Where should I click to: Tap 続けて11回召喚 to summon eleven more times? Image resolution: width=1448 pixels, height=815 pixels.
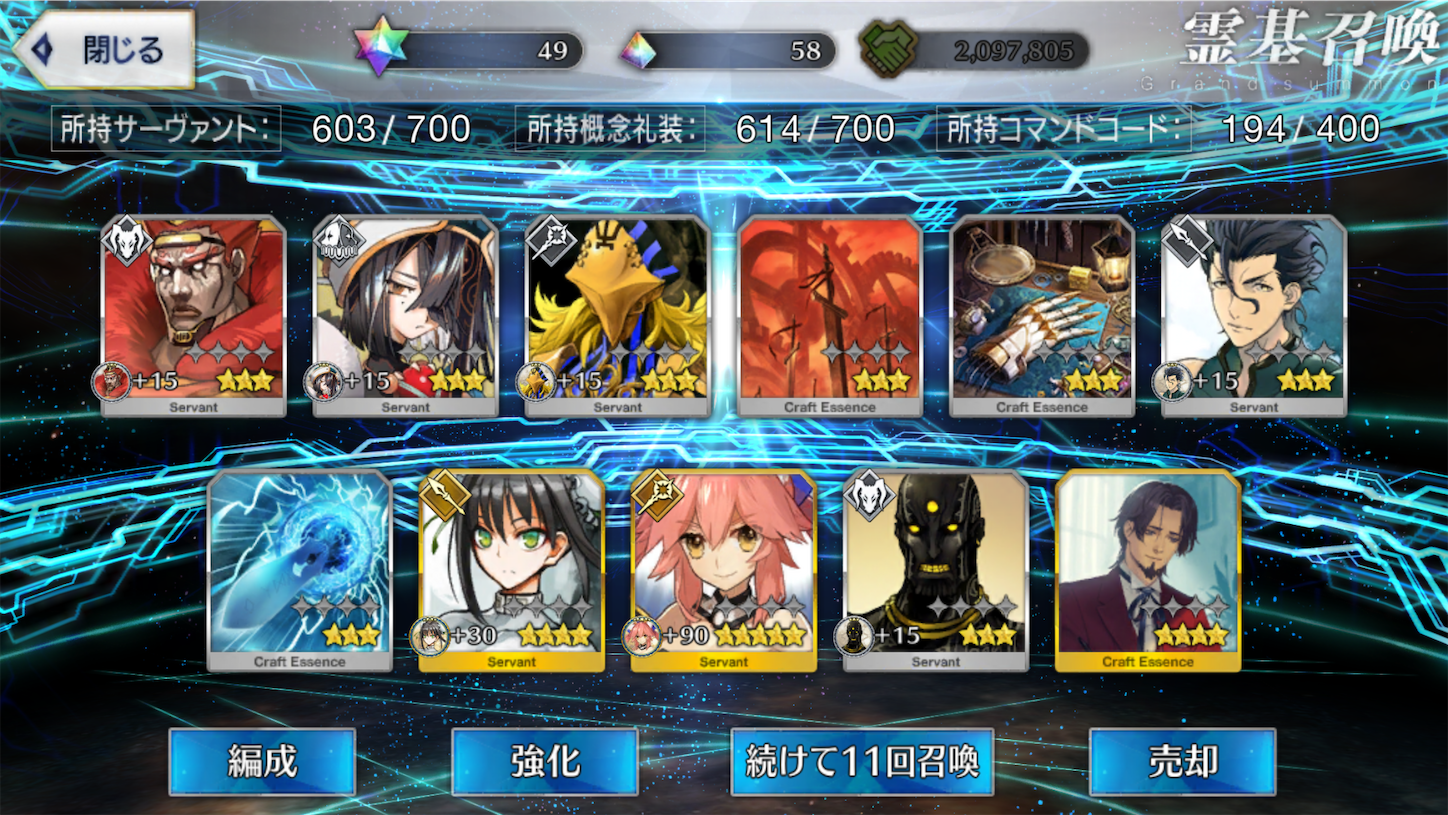click(862, 761)
